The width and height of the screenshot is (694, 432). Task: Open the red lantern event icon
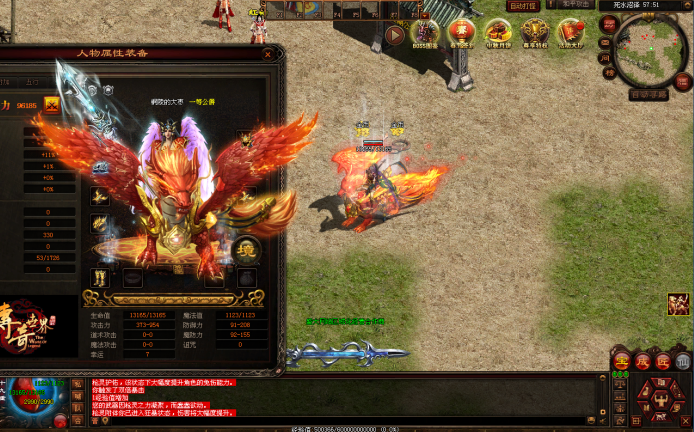[x=462, y=34]
